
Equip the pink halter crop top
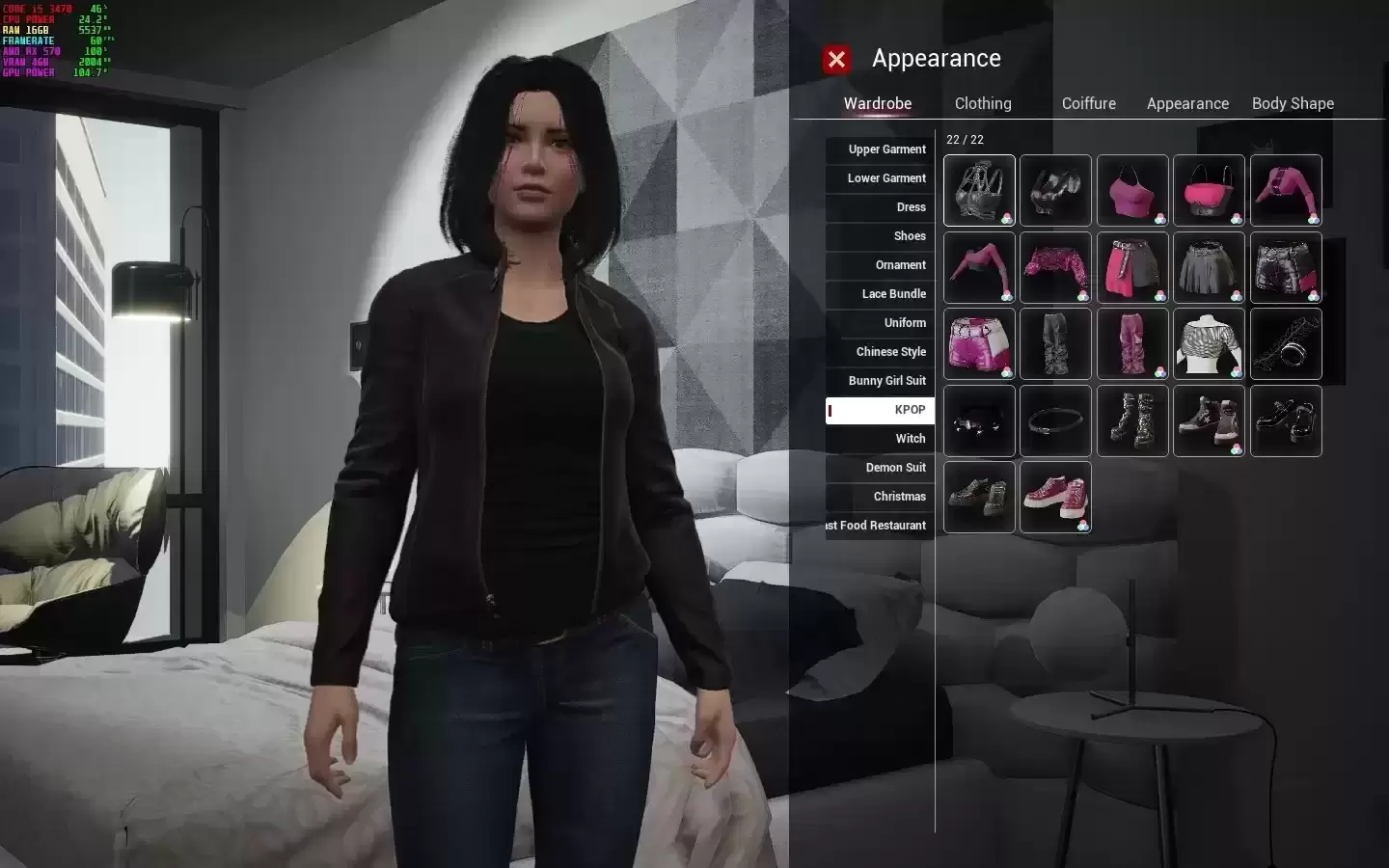click(1132, 190)
